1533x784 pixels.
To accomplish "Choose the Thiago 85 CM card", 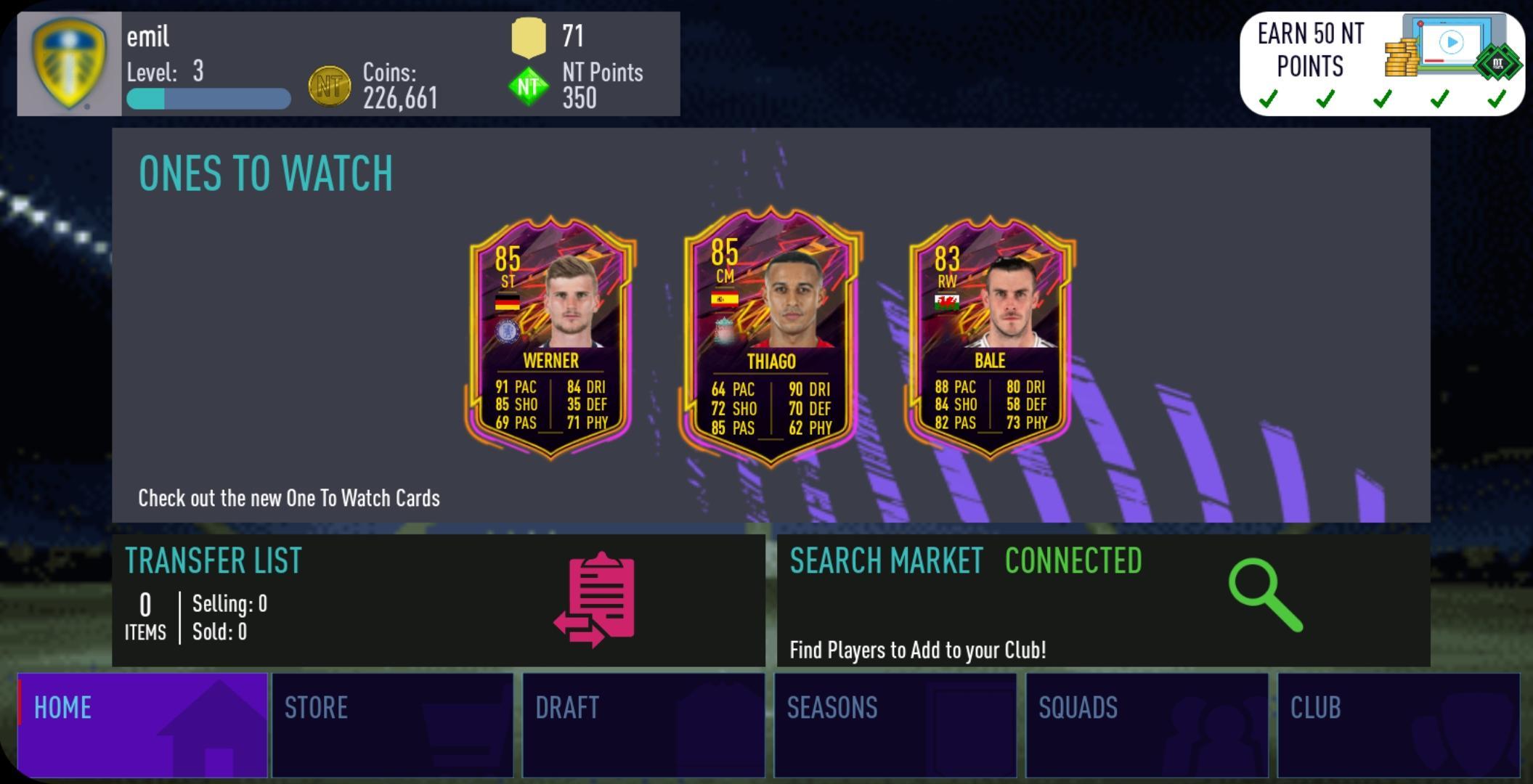I will tap(770, 337).
